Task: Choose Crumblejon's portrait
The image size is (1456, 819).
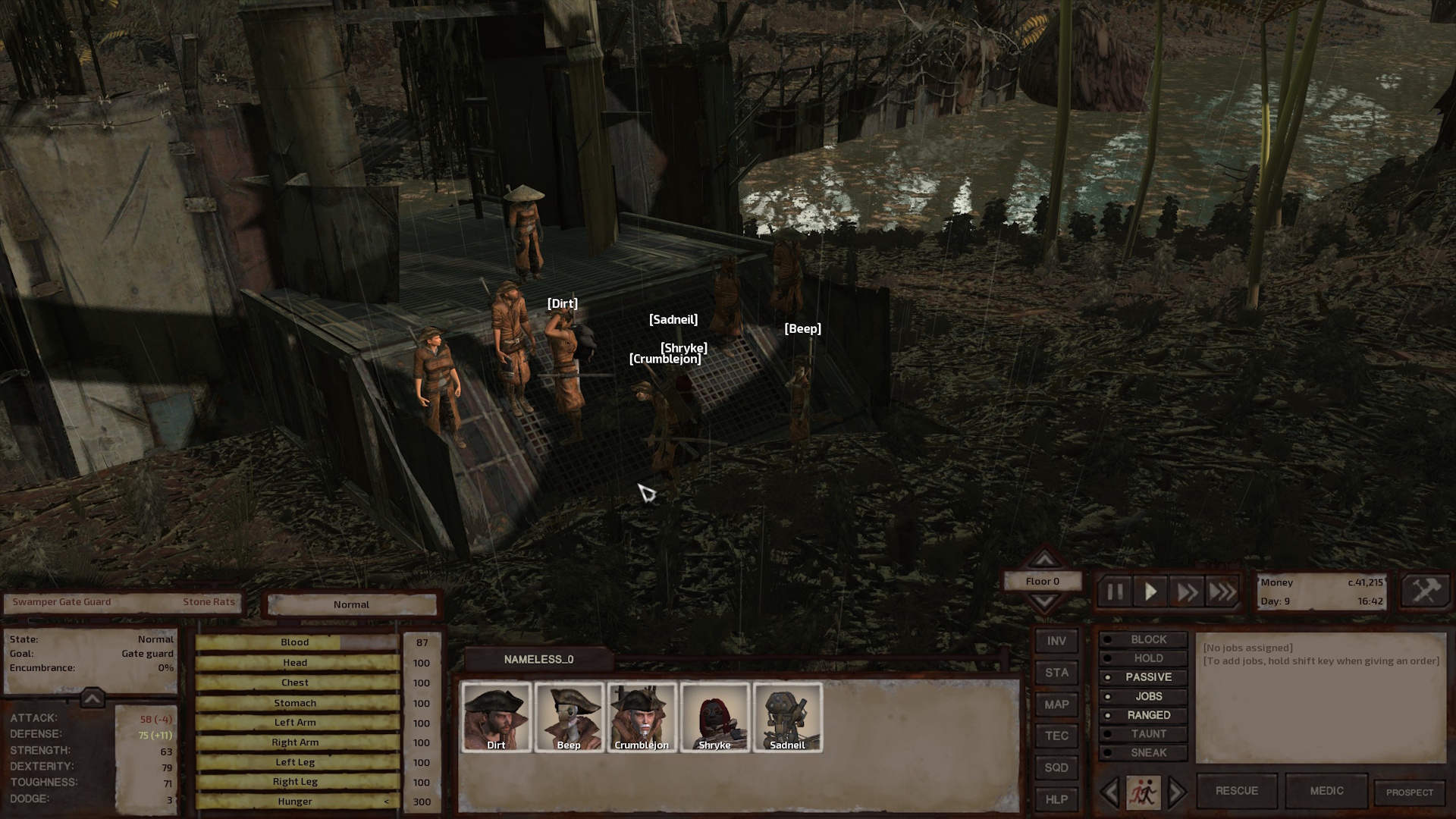Action: [x=642, y=717]
